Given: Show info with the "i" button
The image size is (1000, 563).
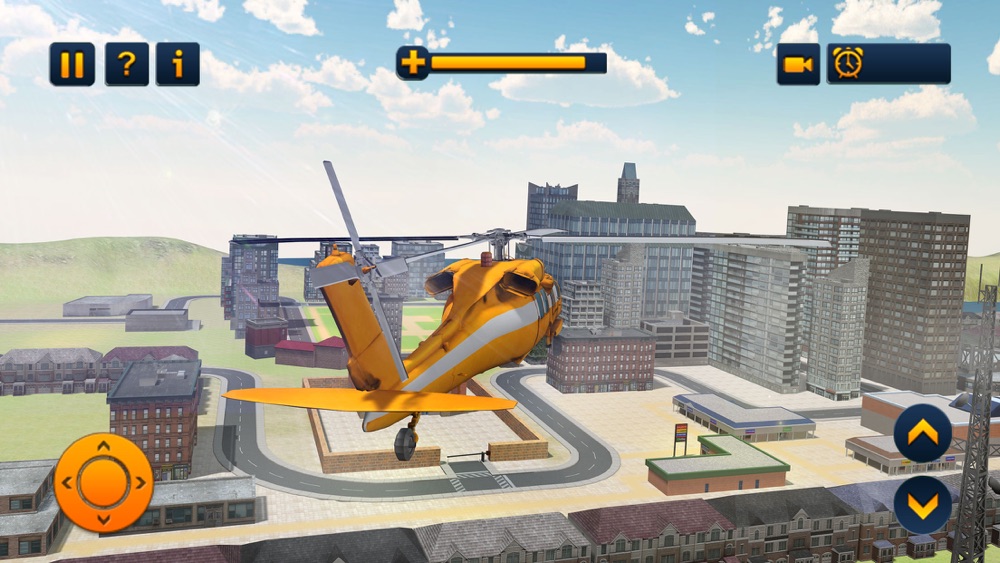Looking at the screenshot, I should pyautogui.click(x=178, y=64).
